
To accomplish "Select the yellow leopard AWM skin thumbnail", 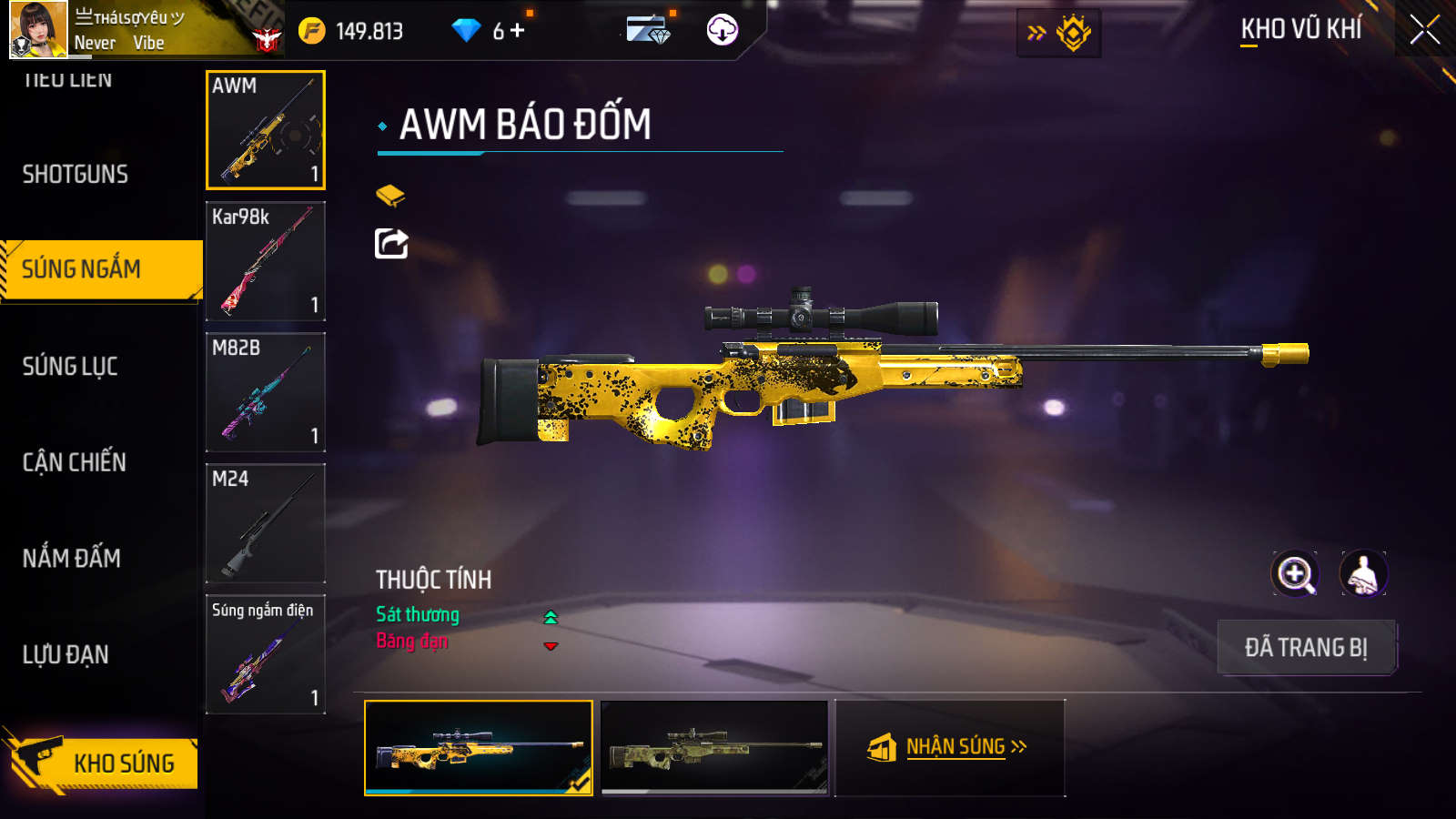I will click(479, 747).
